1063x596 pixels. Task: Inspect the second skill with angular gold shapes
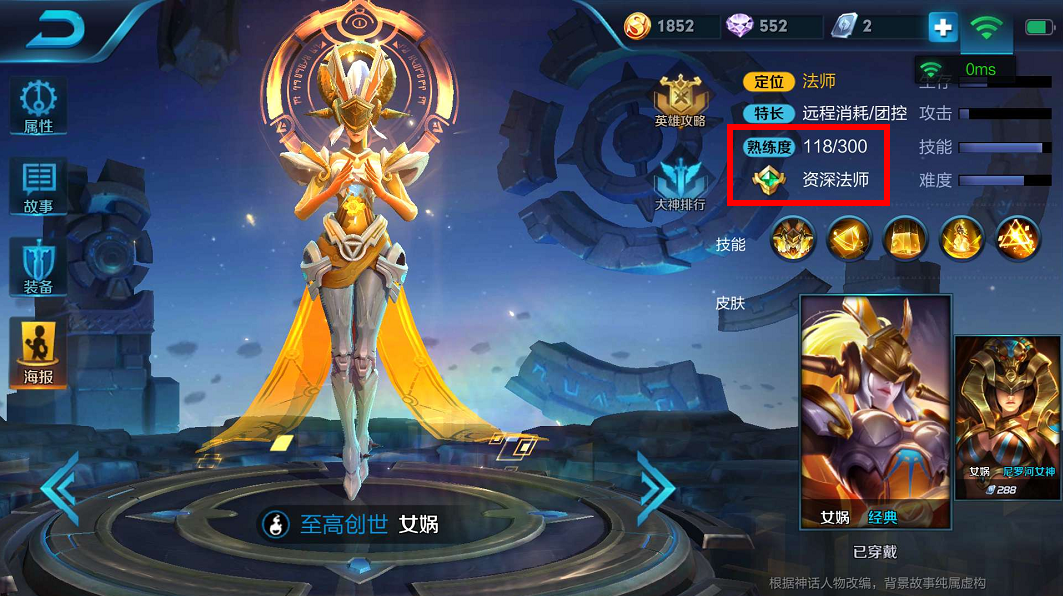pos(850,238)
